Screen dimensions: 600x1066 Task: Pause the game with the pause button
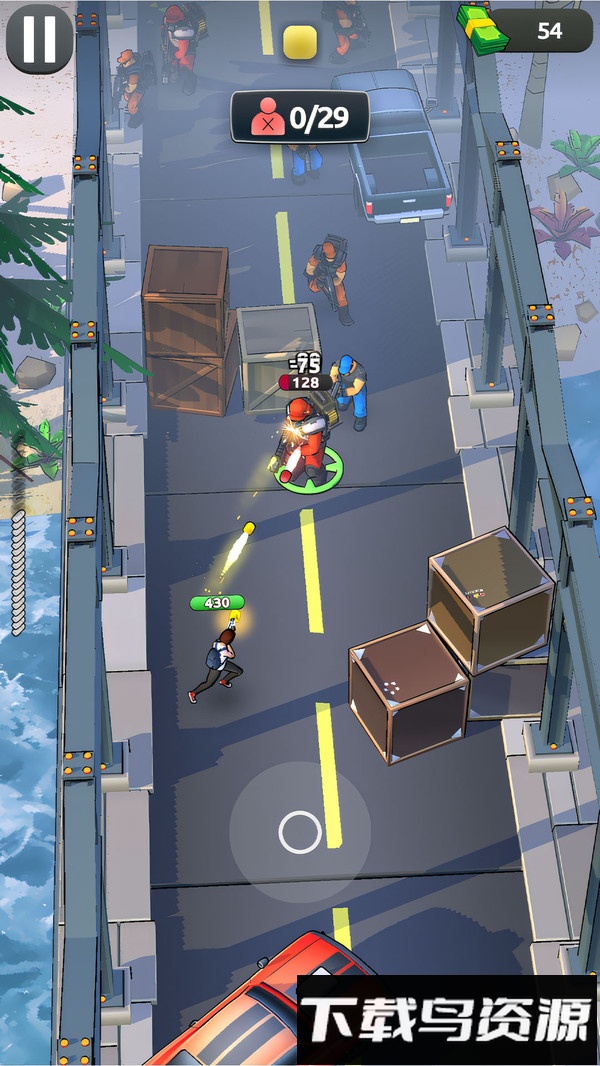click(x=39, y=38)
